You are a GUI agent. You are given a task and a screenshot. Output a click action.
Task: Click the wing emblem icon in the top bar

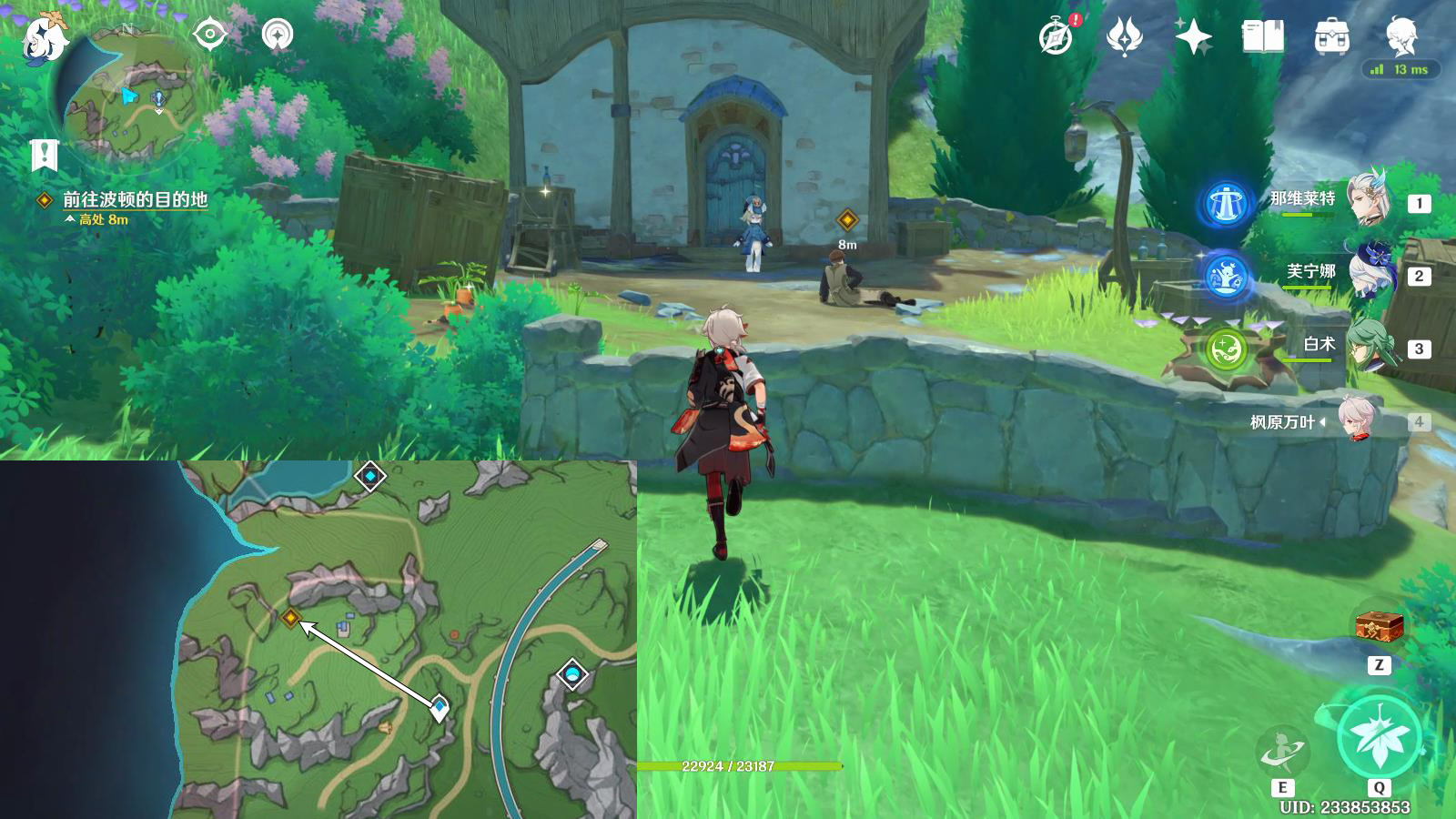coord(1124,37)
